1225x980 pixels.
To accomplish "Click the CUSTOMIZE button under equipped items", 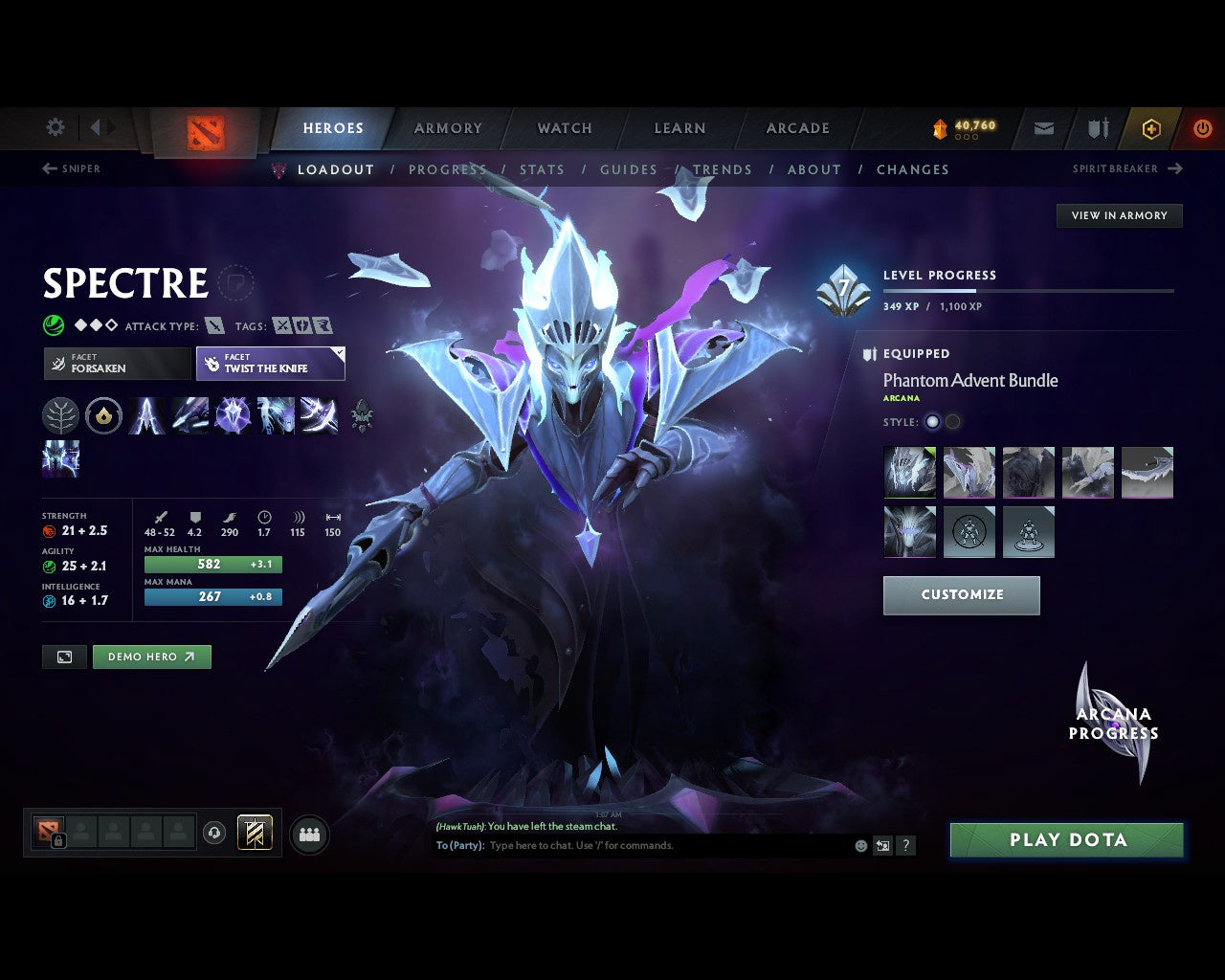I will coord(961,595).
